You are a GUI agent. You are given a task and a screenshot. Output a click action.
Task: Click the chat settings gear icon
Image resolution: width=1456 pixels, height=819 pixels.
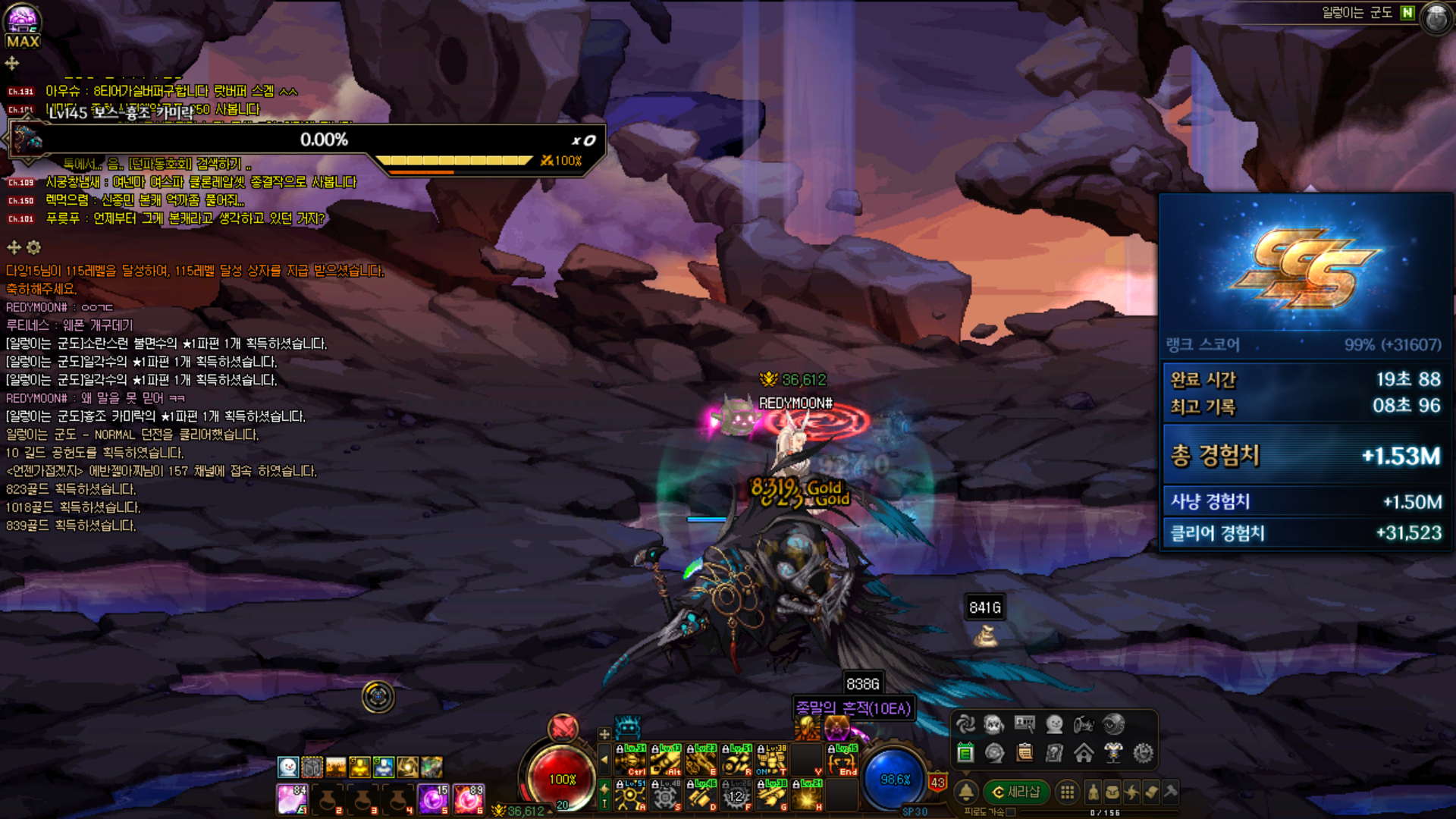pos(33,247)
